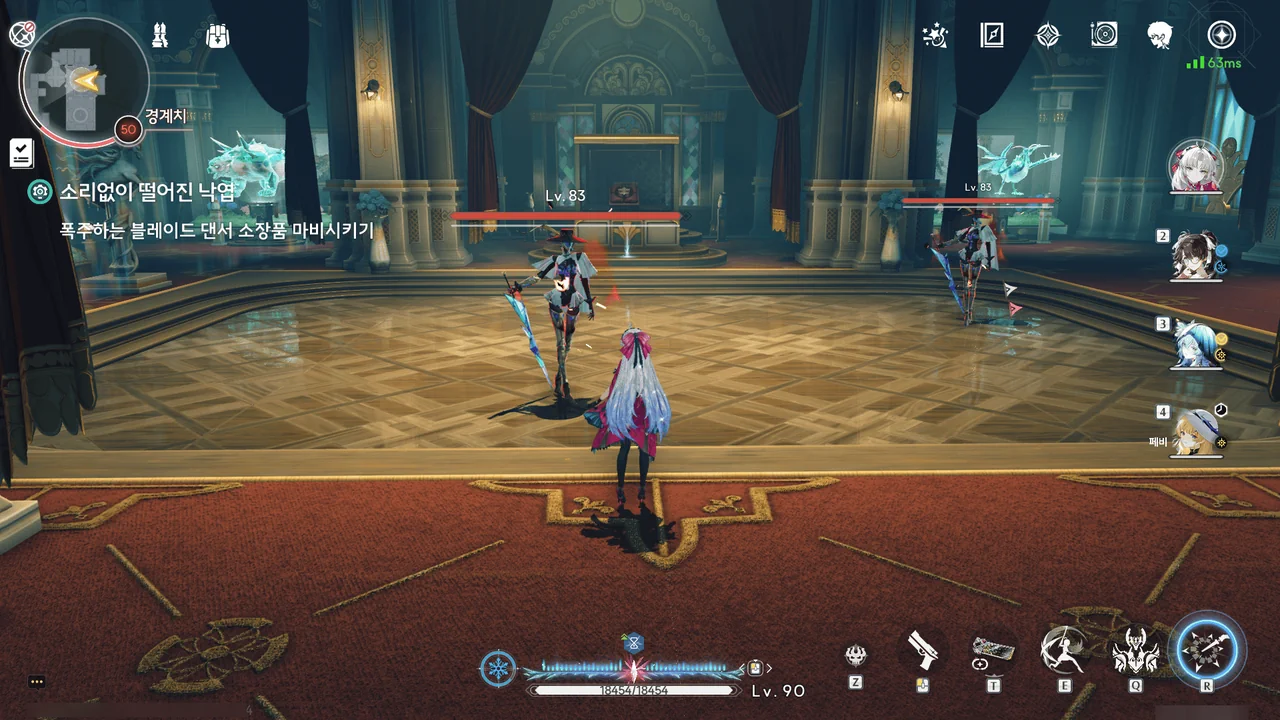Select the 소리없이 떨어진 낙엽 quest tracker
1280x720 pixels.
[x=147, y=192]
